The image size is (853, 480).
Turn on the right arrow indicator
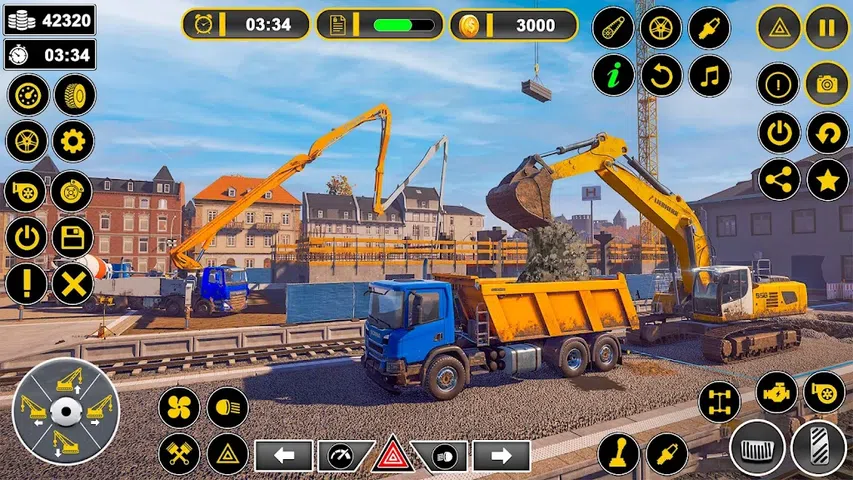click(x=501, y=456)
